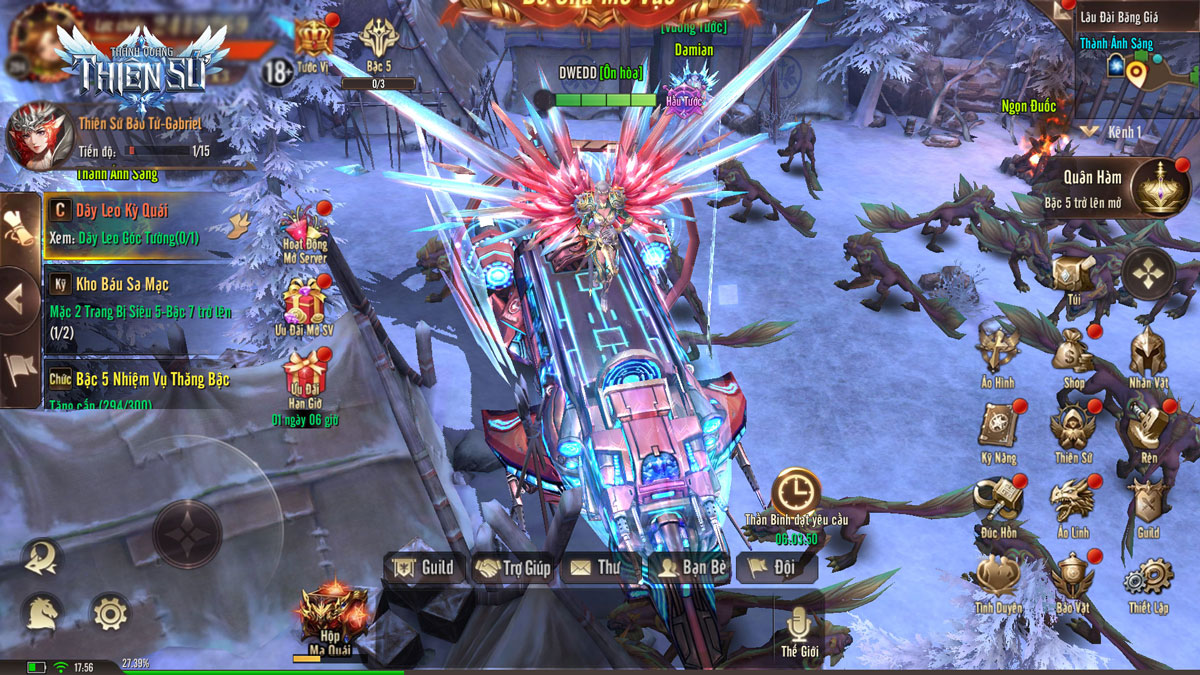Open the Thư mailbox
The height and width of the screenshot is (675, 1200).
click(x=597, y=568)
